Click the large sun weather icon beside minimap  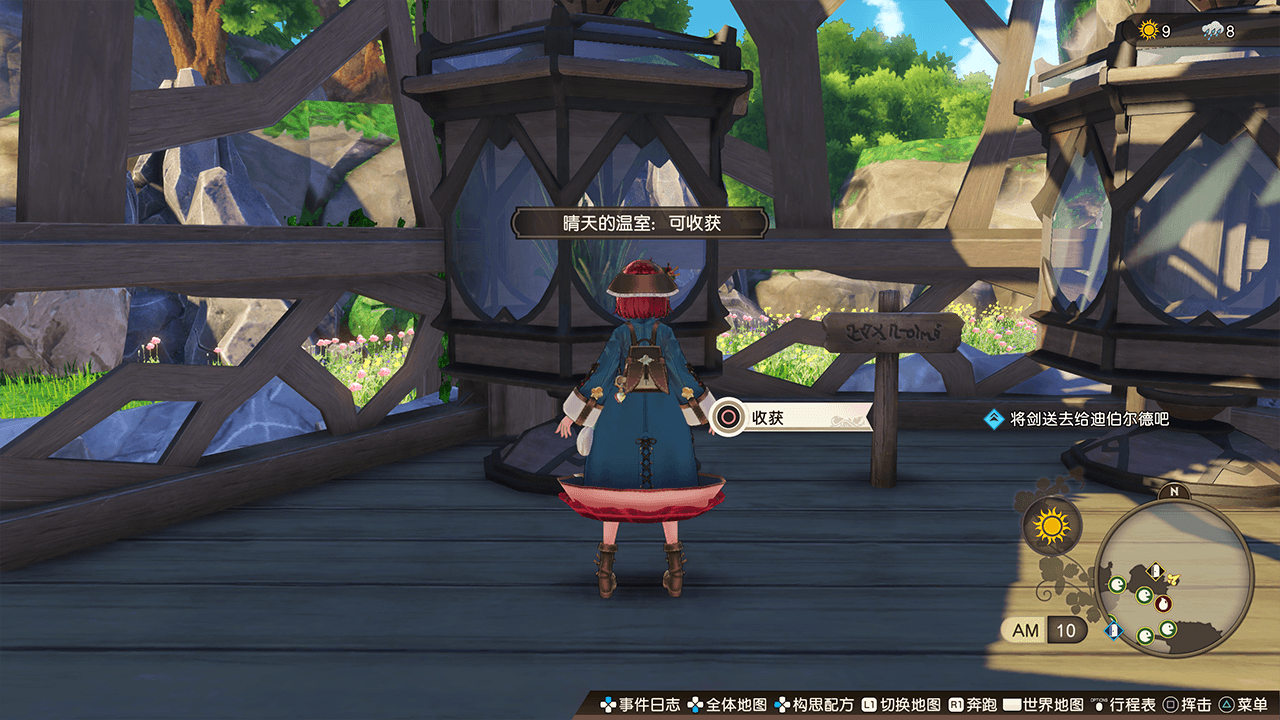(1051, 525)
